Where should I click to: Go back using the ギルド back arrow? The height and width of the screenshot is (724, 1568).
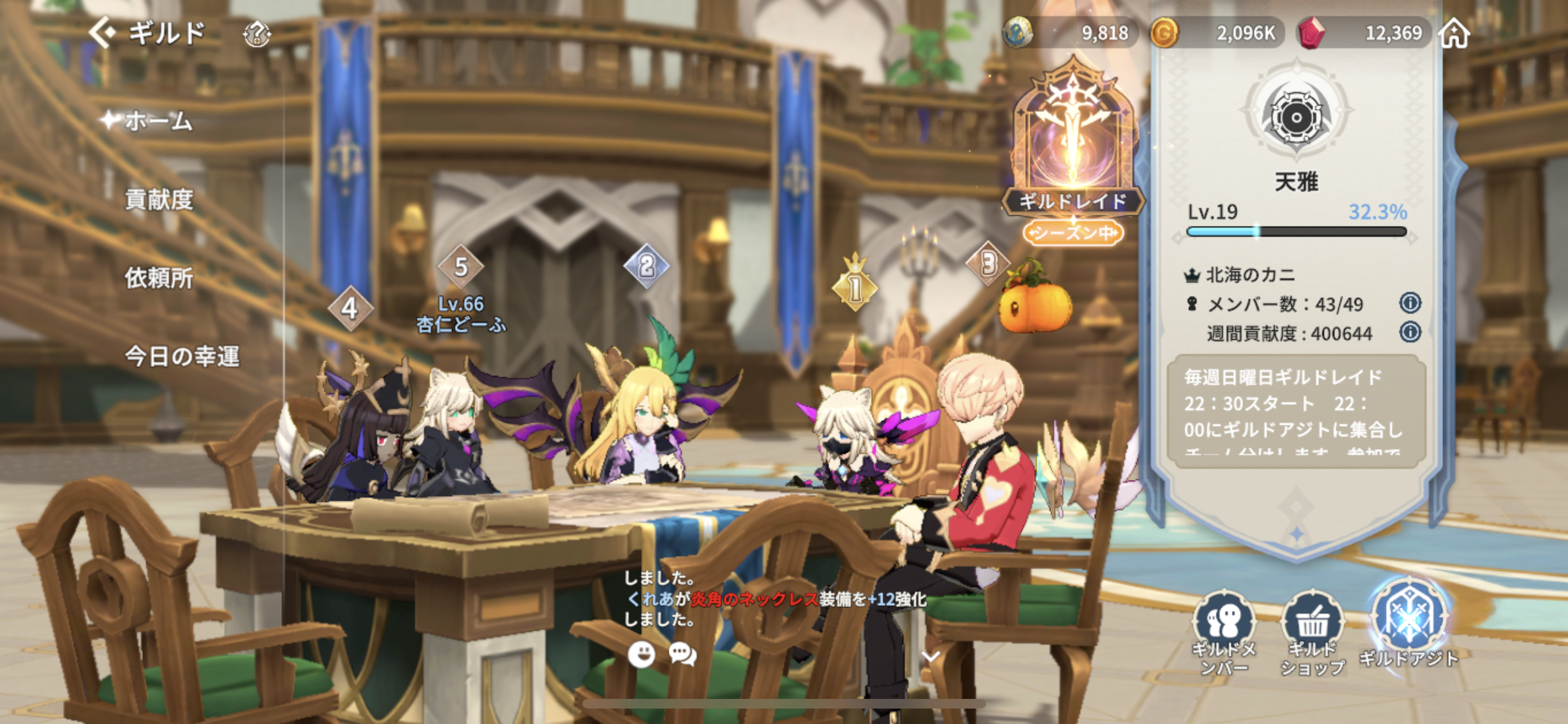pos(103,32)
